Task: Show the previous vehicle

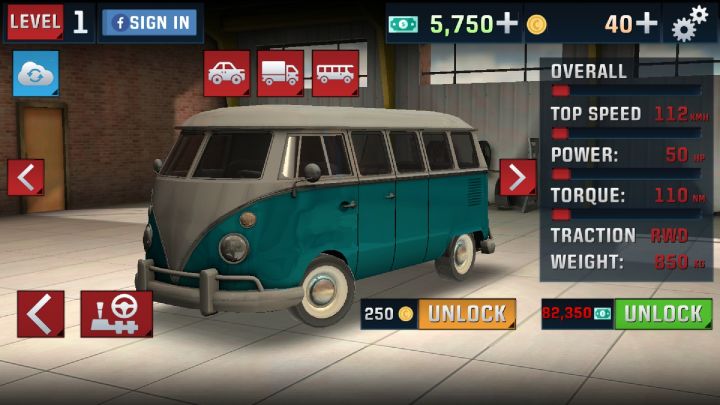Action: 26,177
